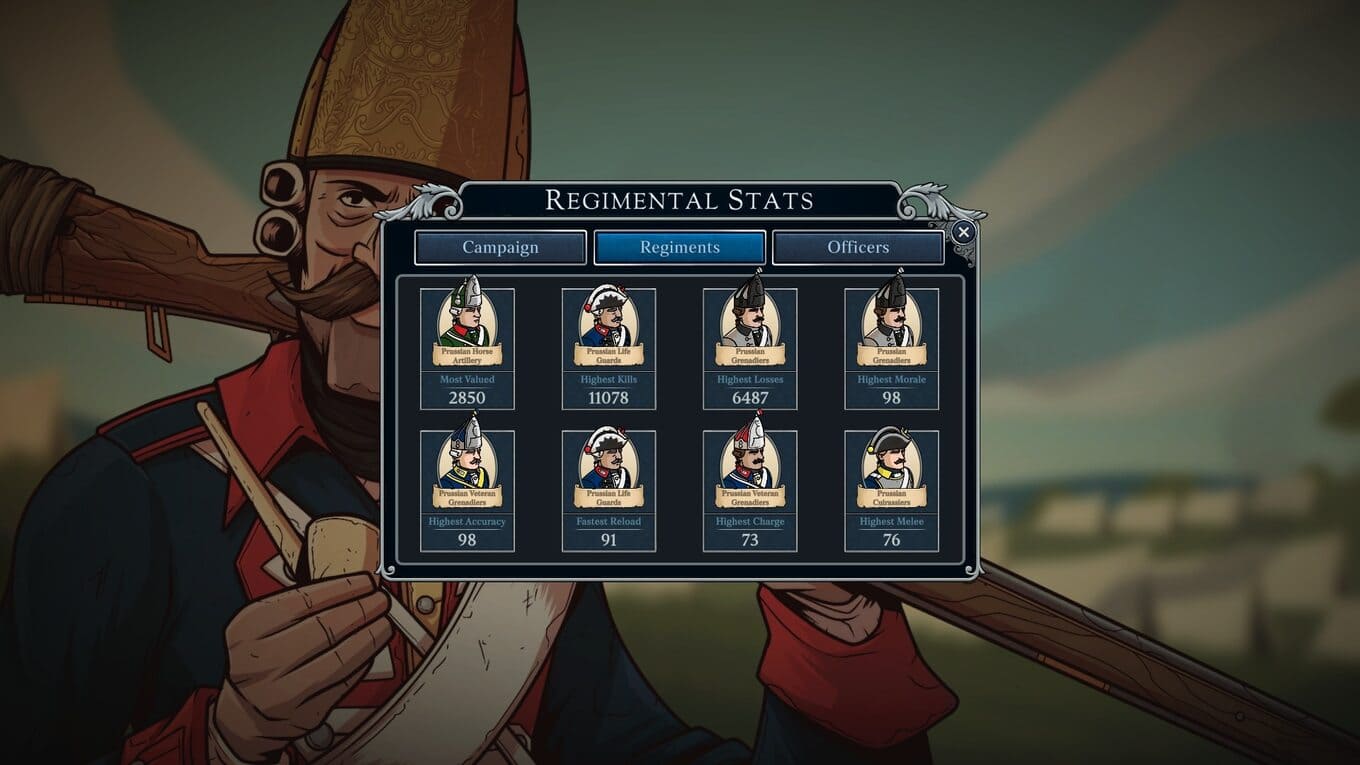Close the Regimental Stats window
This screenshot has height=765, width=1360.
(x=963, y=233)
